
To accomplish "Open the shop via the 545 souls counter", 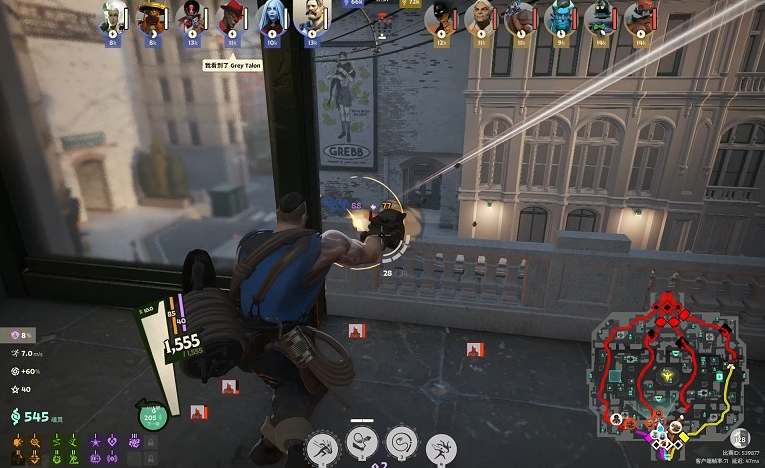I will 30,416.
